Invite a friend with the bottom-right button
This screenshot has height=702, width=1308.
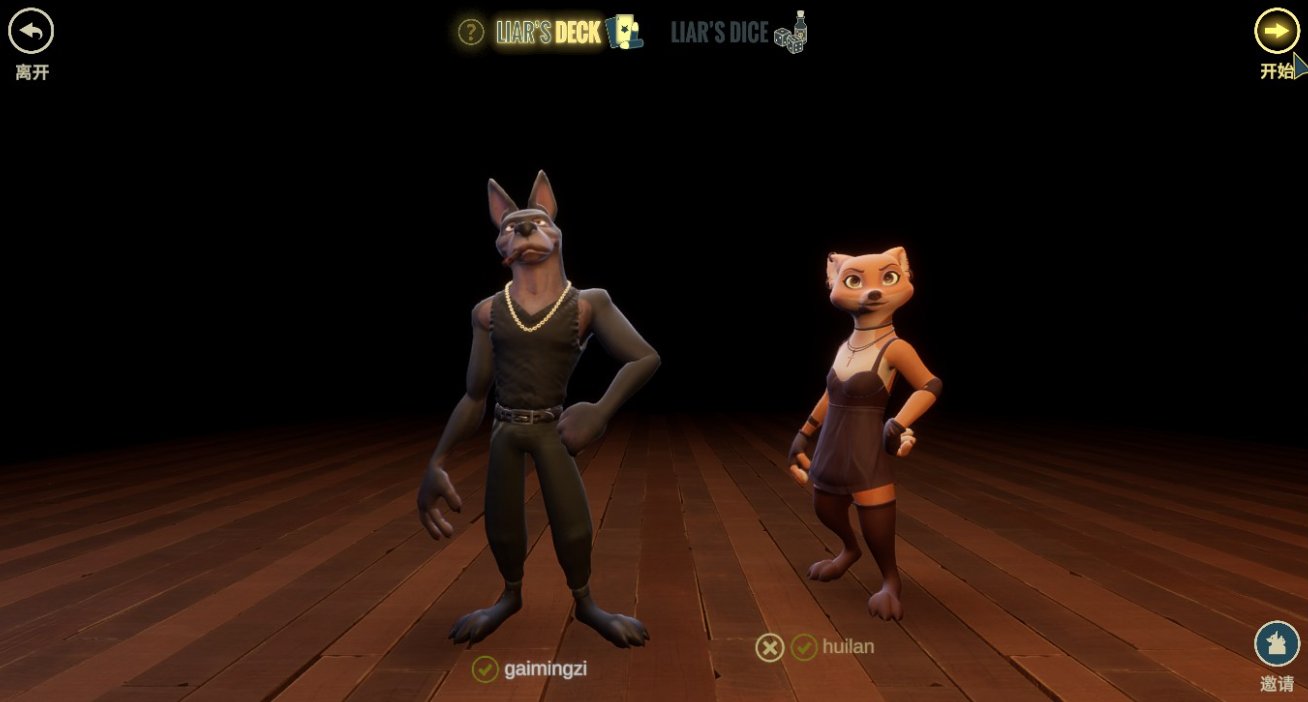1276,644
